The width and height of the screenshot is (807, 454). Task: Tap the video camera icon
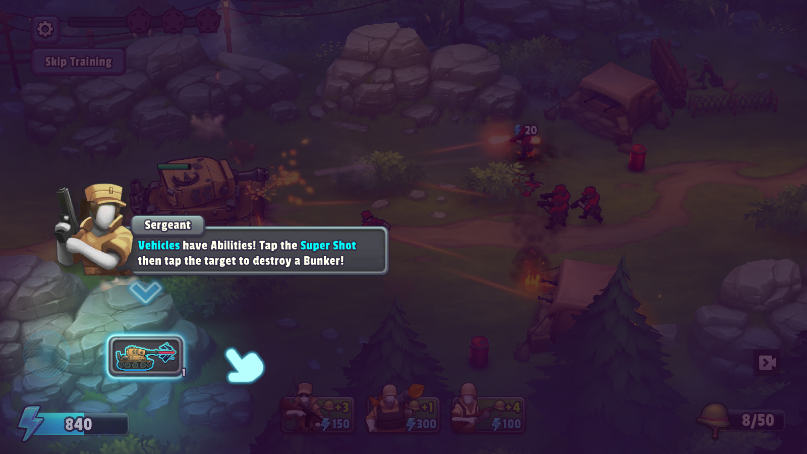[x=767, y=362]
